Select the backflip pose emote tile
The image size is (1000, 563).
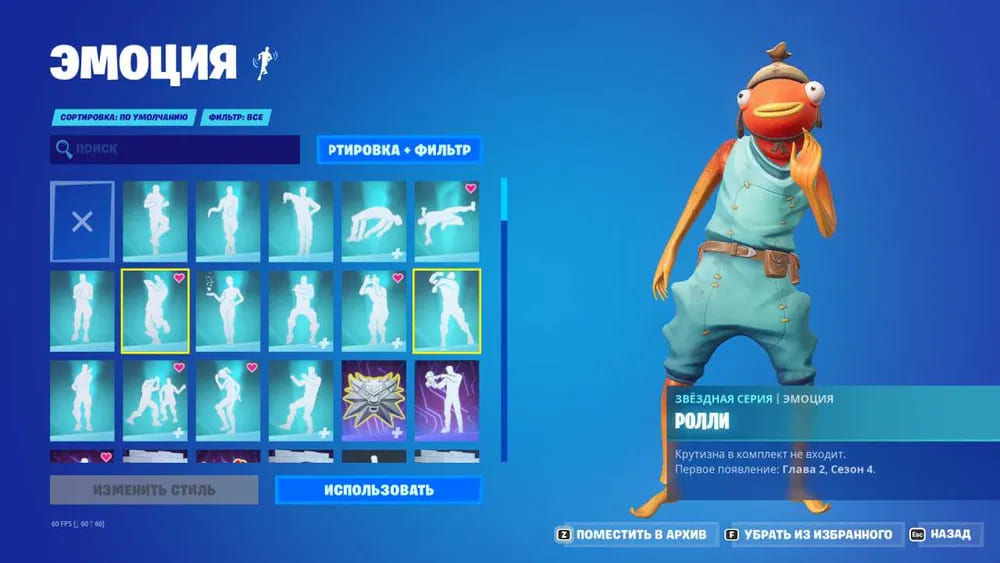click(x=374, y=221)
